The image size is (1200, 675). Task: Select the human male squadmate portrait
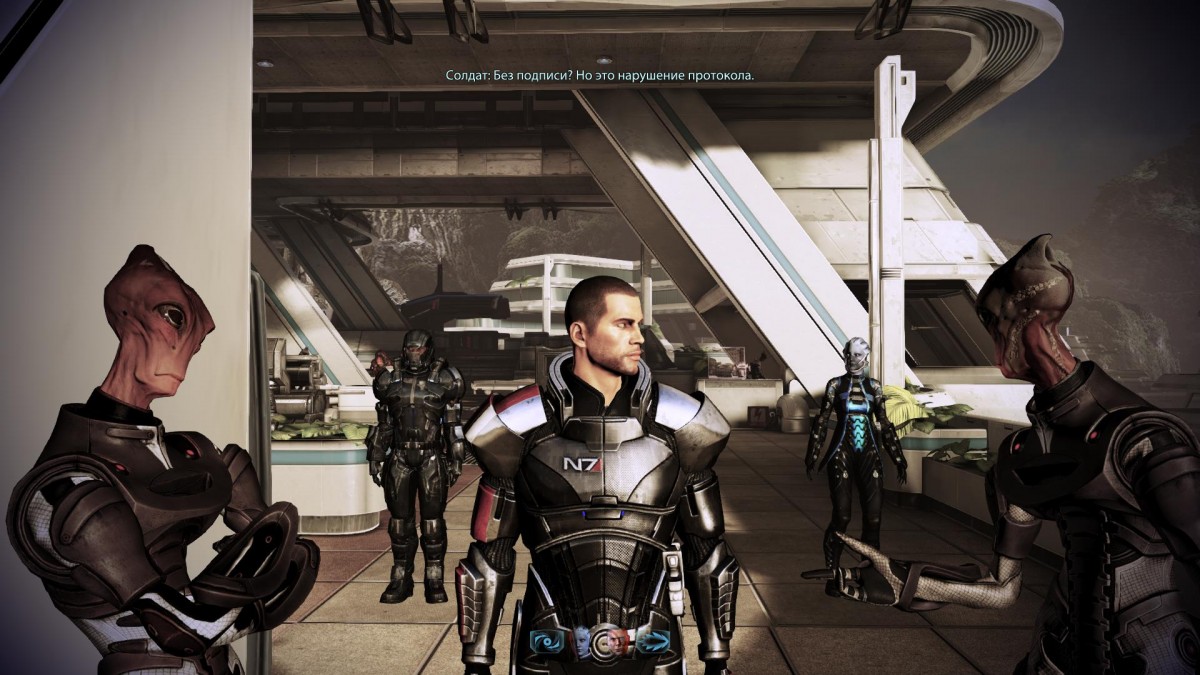pyautogui.click(x=620, y=641)
